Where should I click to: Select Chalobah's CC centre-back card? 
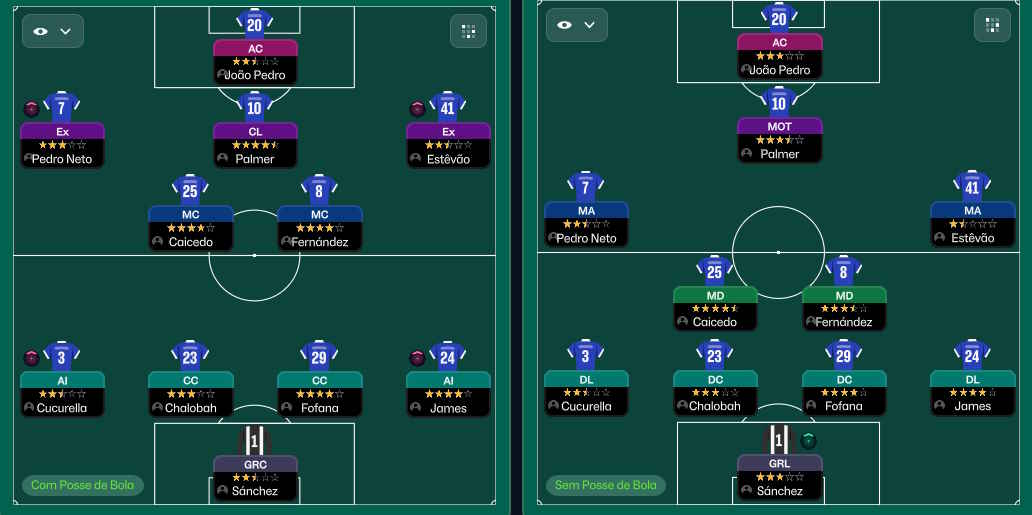(x=190, y=394)
